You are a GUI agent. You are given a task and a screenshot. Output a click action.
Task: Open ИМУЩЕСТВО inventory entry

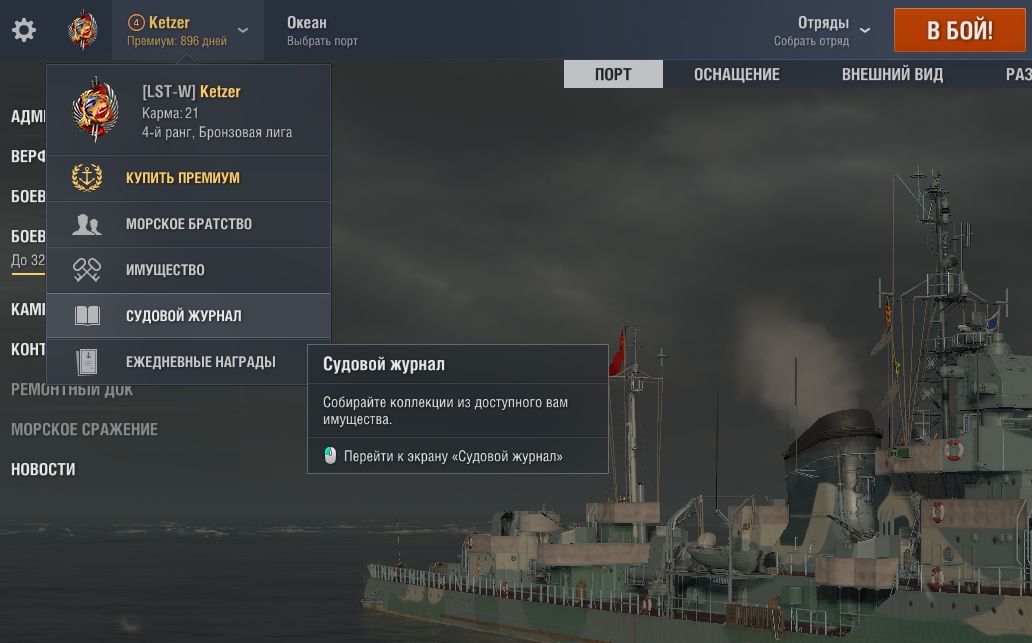(x=165, y=270)
